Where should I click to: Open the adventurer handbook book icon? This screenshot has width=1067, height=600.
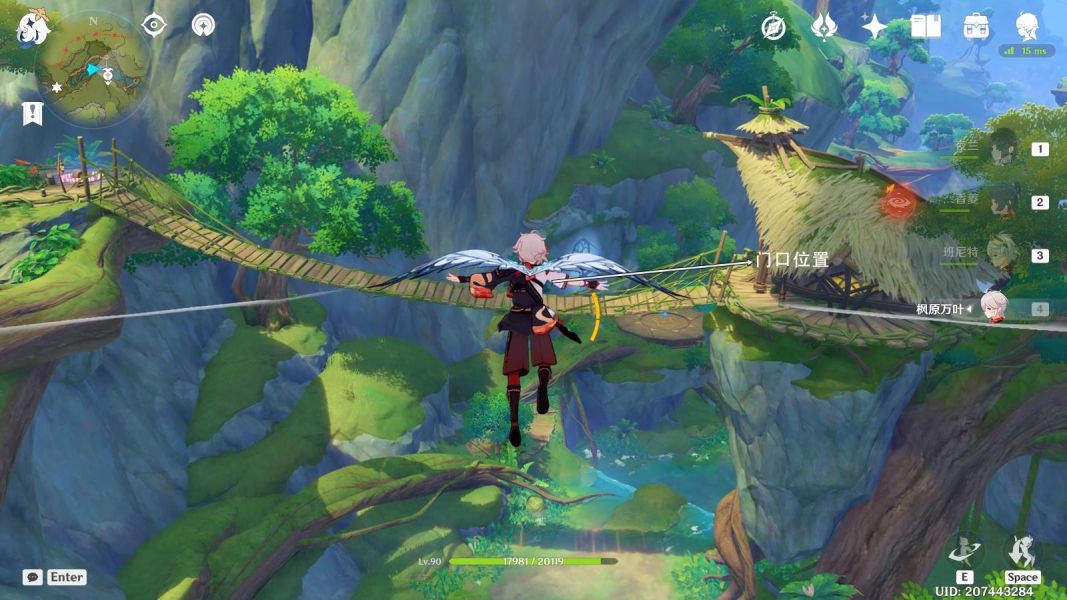[926, 27]
